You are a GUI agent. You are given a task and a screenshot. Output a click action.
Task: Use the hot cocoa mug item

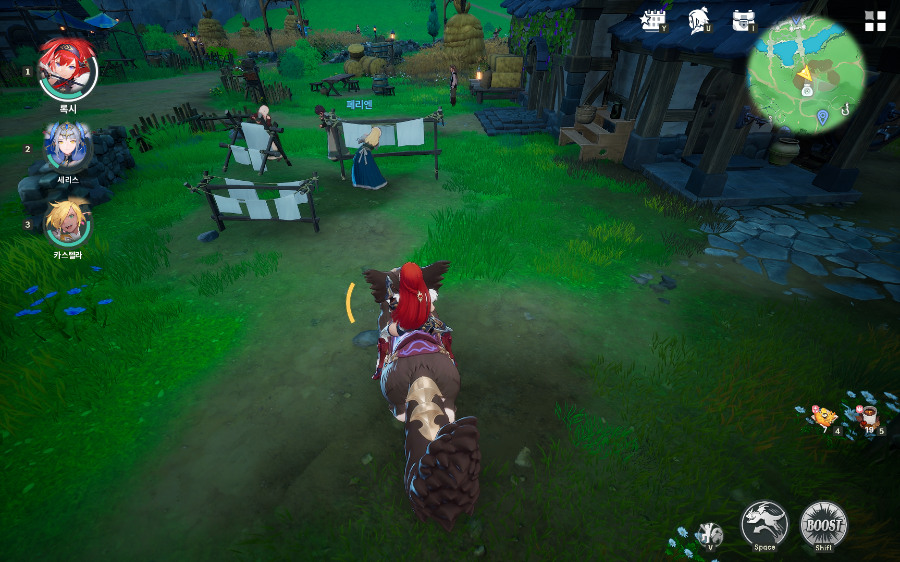click(x=867, y=415)
